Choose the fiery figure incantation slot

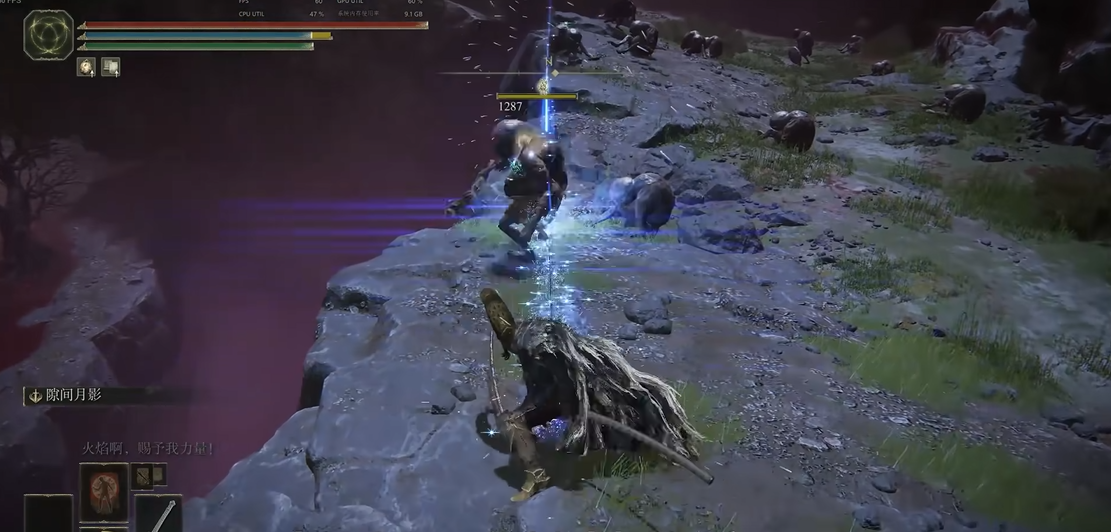[104, 492]
